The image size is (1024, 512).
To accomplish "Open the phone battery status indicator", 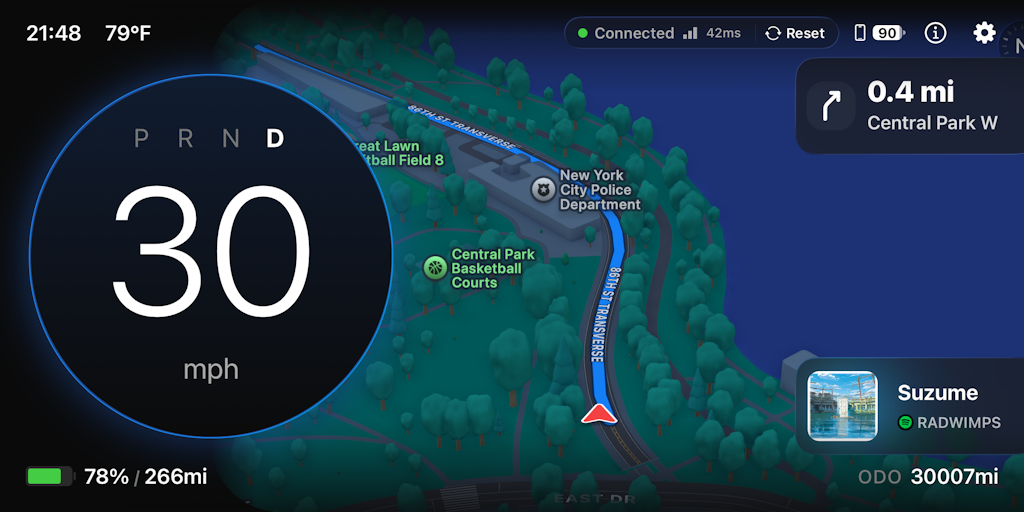I will click(878, 33).
